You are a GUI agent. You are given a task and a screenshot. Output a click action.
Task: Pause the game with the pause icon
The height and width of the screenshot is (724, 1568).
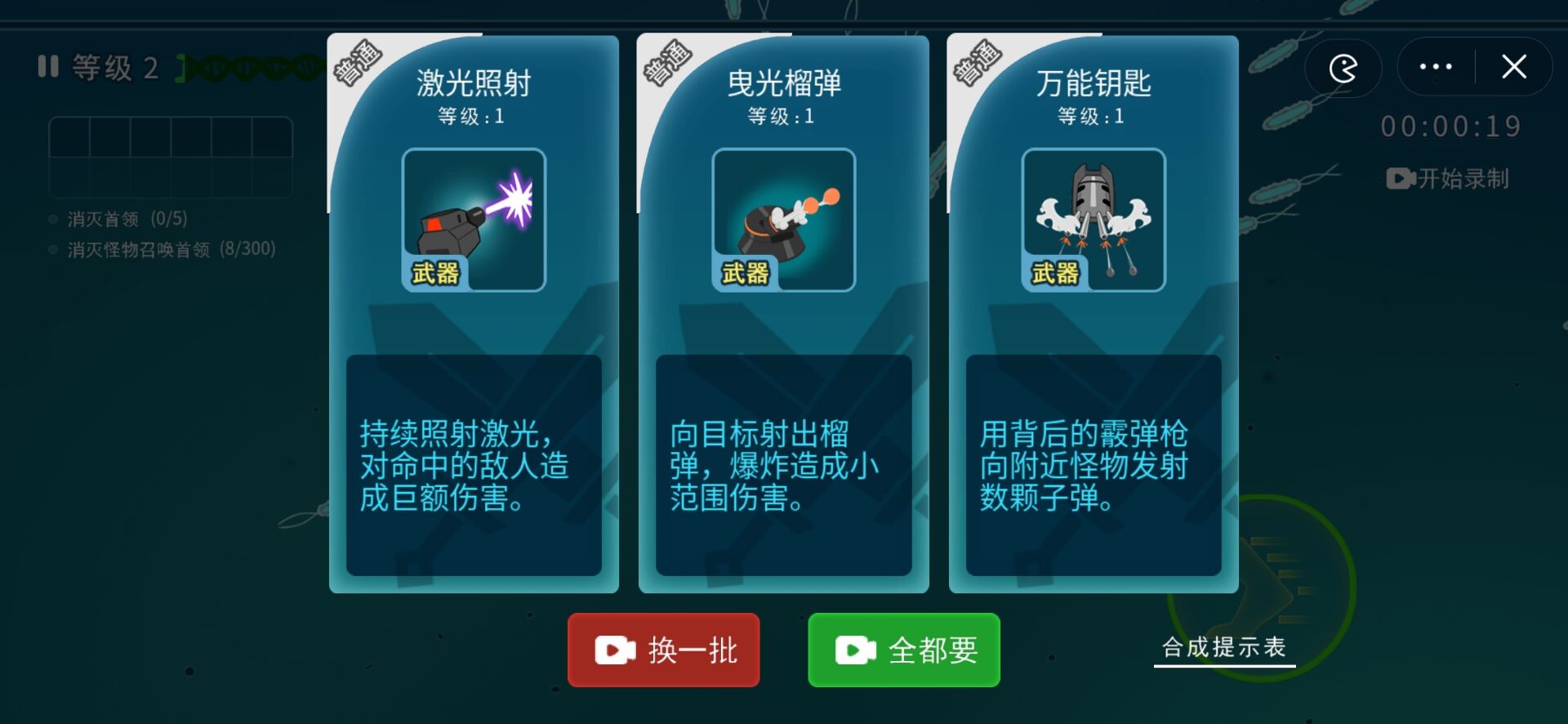point(47,67)
